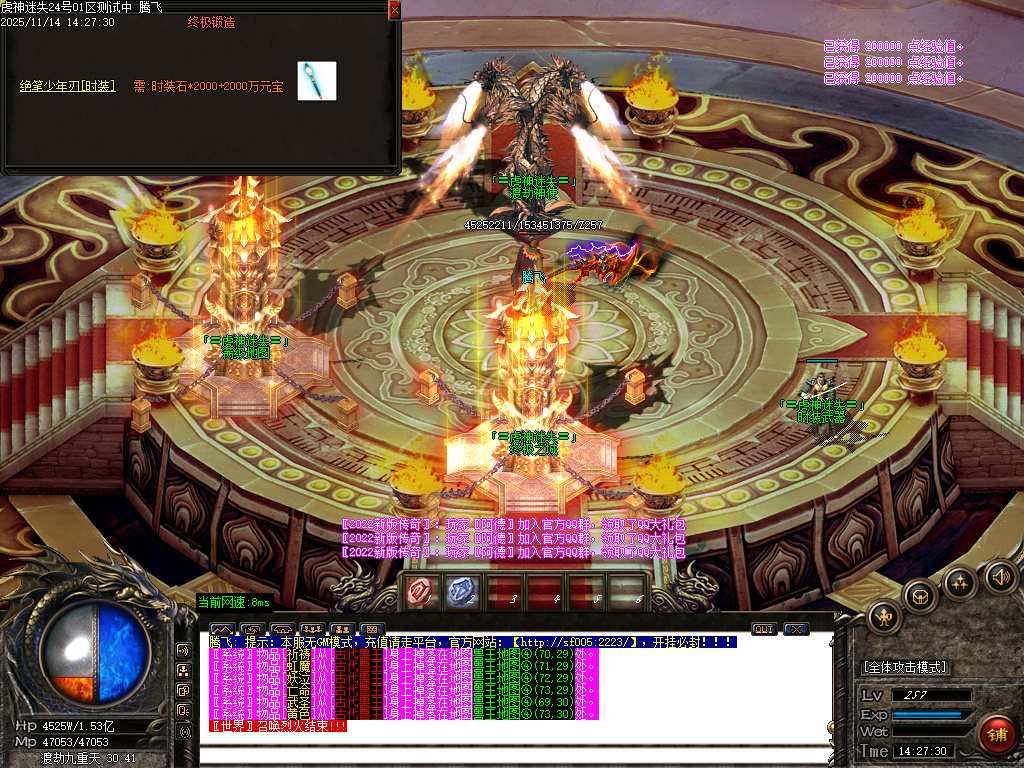1024x768 pixels.
Task: Use the blue potion in hotbar slot 2
Action: tap(461, 593)
